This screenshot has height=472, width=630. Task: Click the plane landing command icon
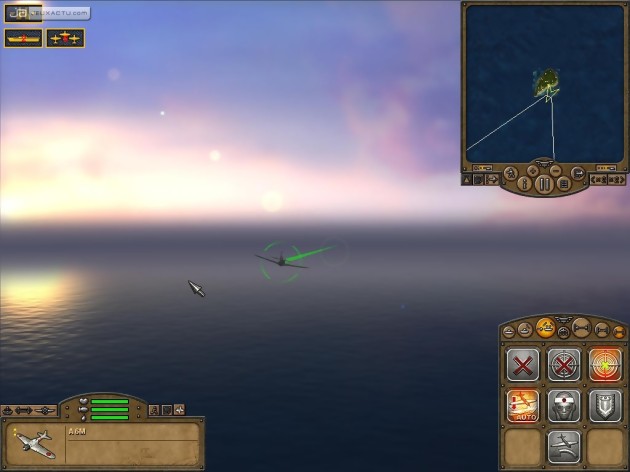[x=564, y=446]
